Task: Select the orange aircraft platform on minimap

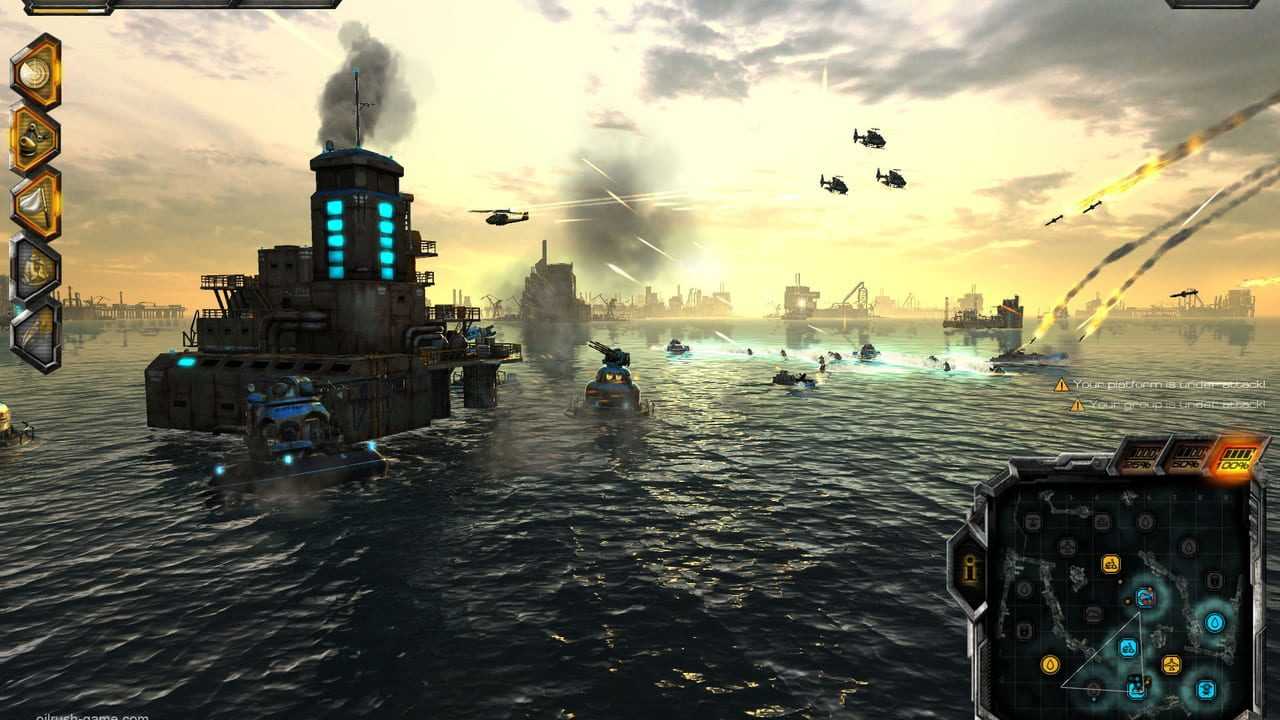Action: [x=1171, y=664]
